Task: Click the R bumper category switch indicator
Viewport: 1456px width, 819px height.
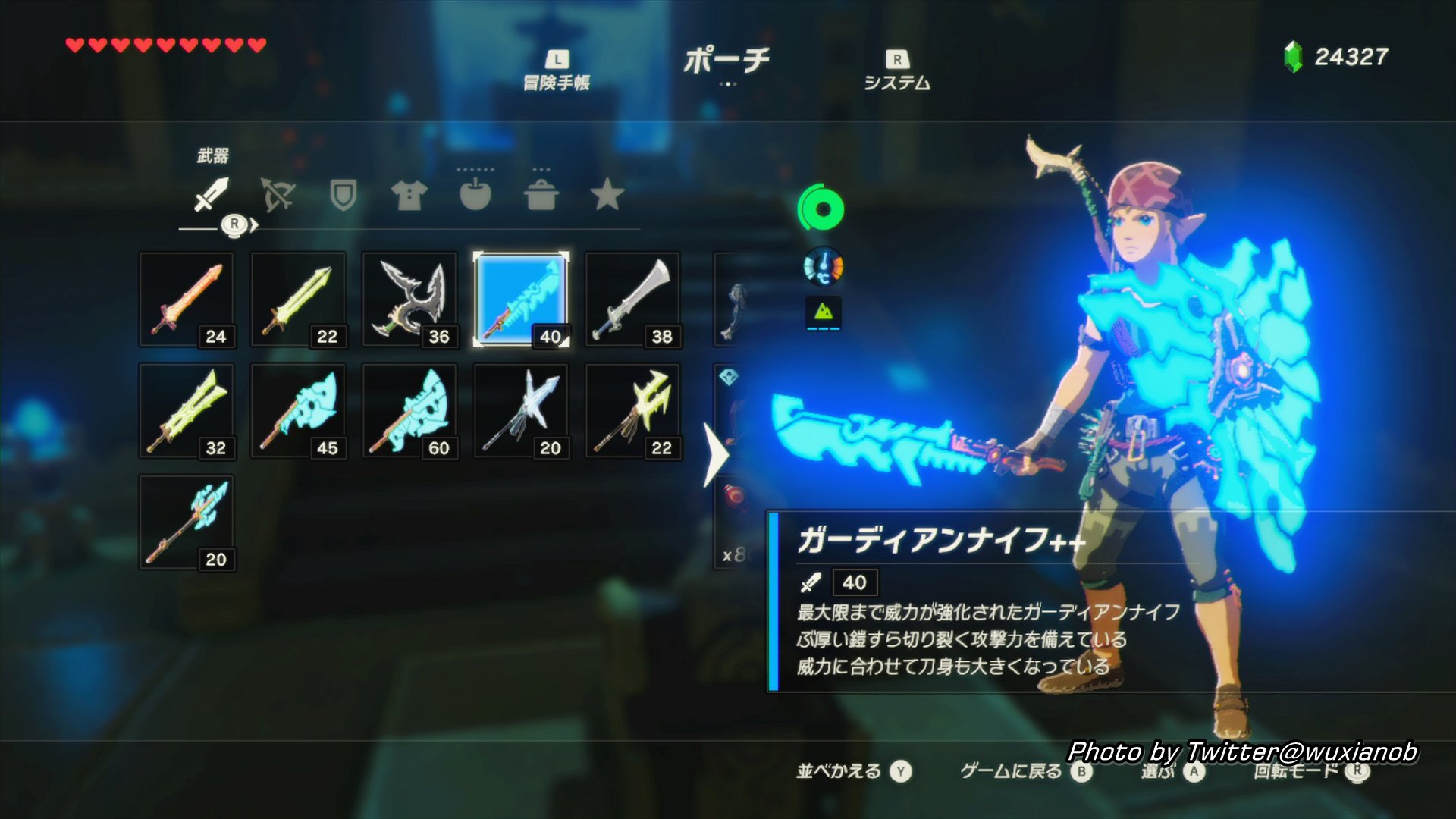Action: click(235, 224)
